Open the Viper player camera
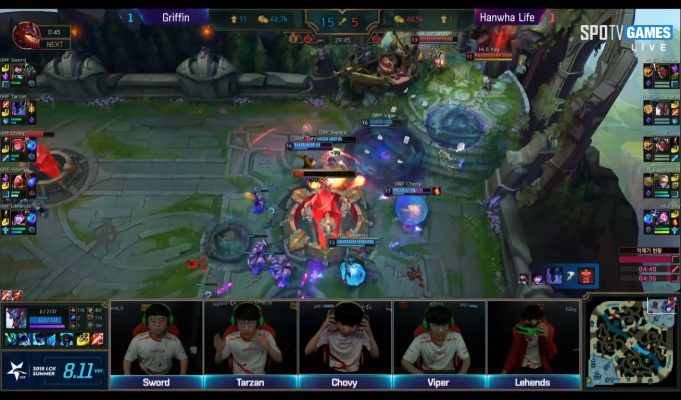 pos(440,339)
